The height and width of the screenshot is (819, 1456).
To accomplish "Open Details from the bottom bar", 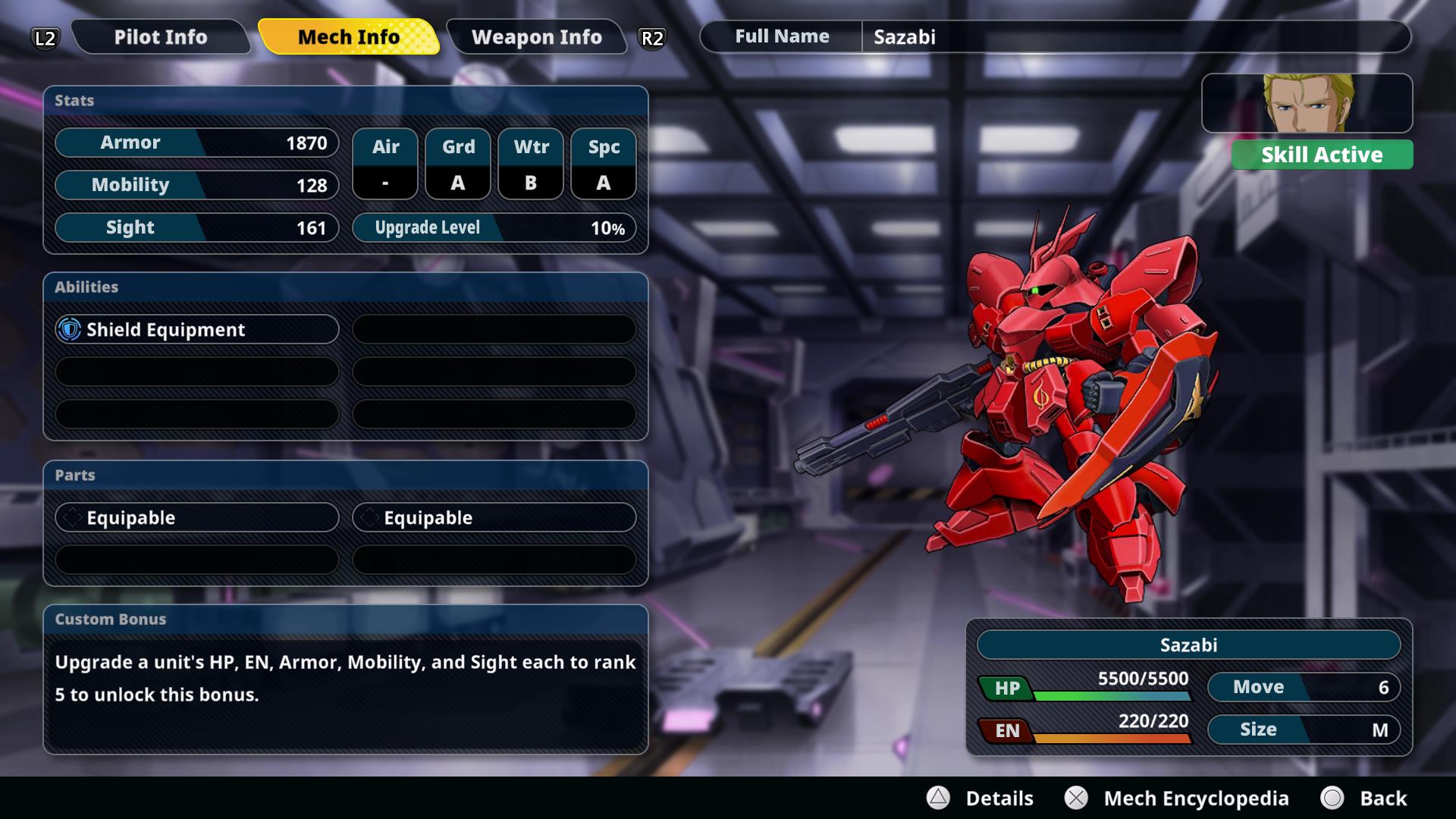I will [x=981, y=798].
